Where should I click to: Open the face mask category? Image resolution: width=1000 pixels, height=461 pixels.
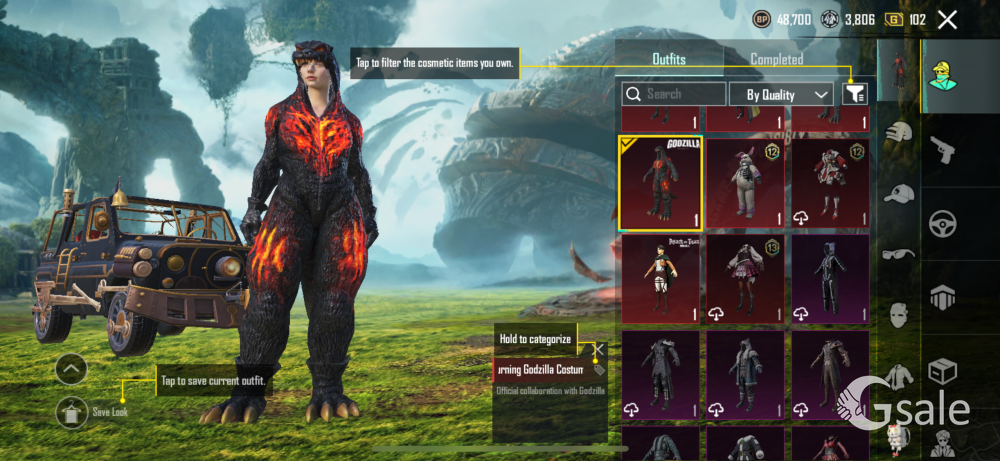(x=900, y=314)
